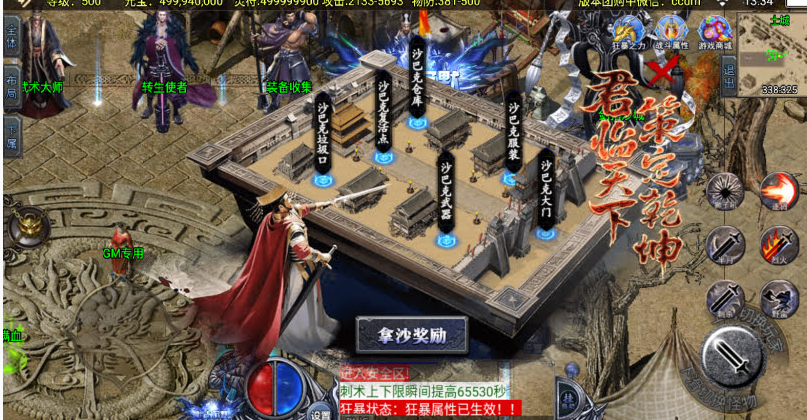This screenshot has height=420, width=807.
Task: Choose the 沙巴克复活点 respawn point marker
Action: 382,156
